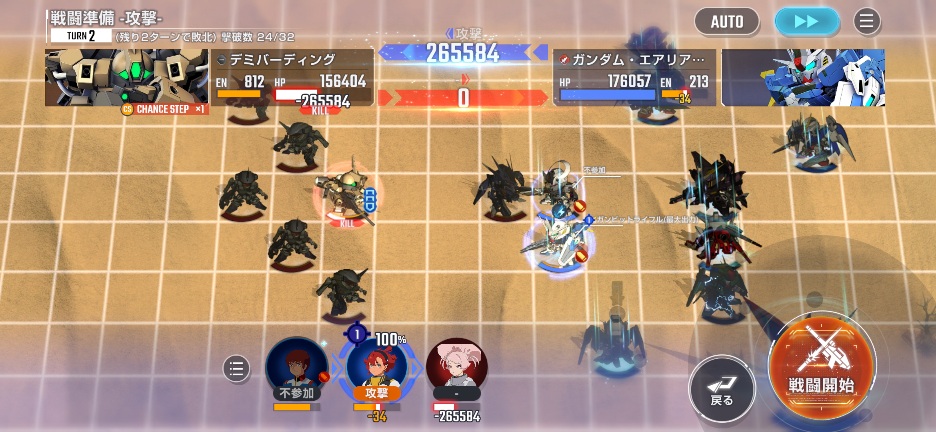Open the top-right hamburger menu

pyautogui.click(x=867, y=21)
